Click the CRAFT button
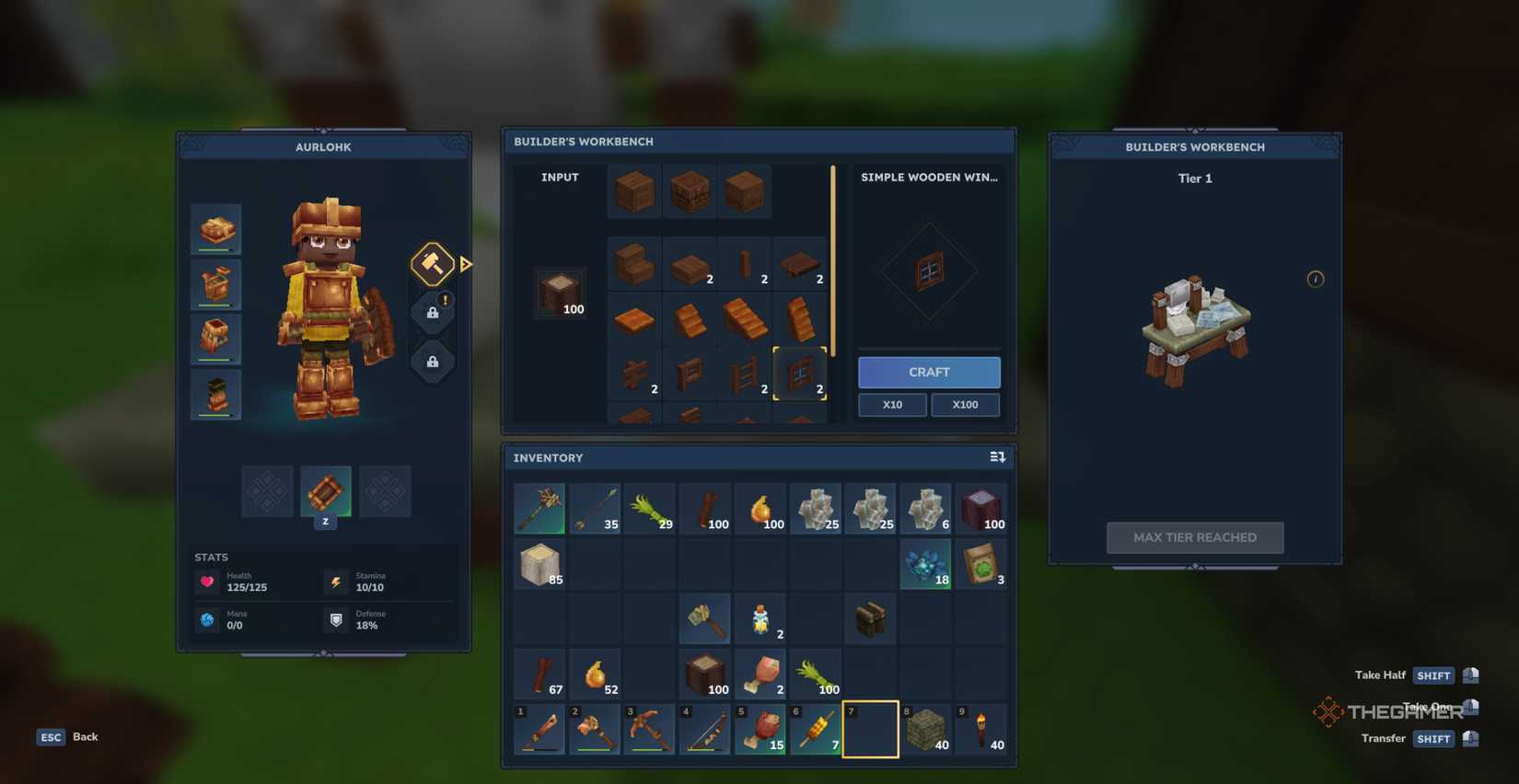1519x784 pixels. [x=928, y=372]
